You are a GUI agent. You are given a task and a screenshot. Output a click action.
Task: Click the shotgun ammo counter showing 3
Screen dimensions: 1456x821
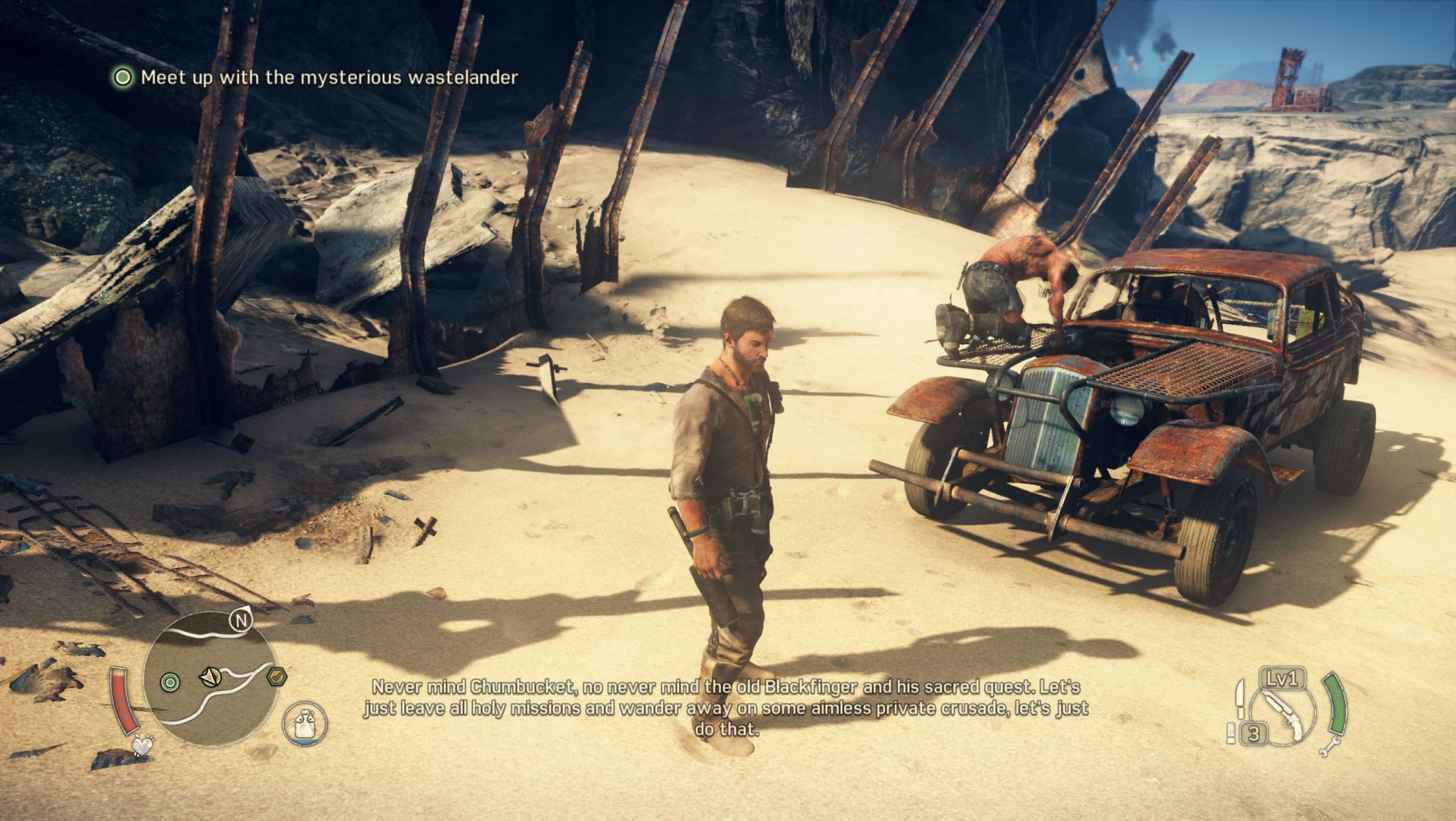[1254, 733]
